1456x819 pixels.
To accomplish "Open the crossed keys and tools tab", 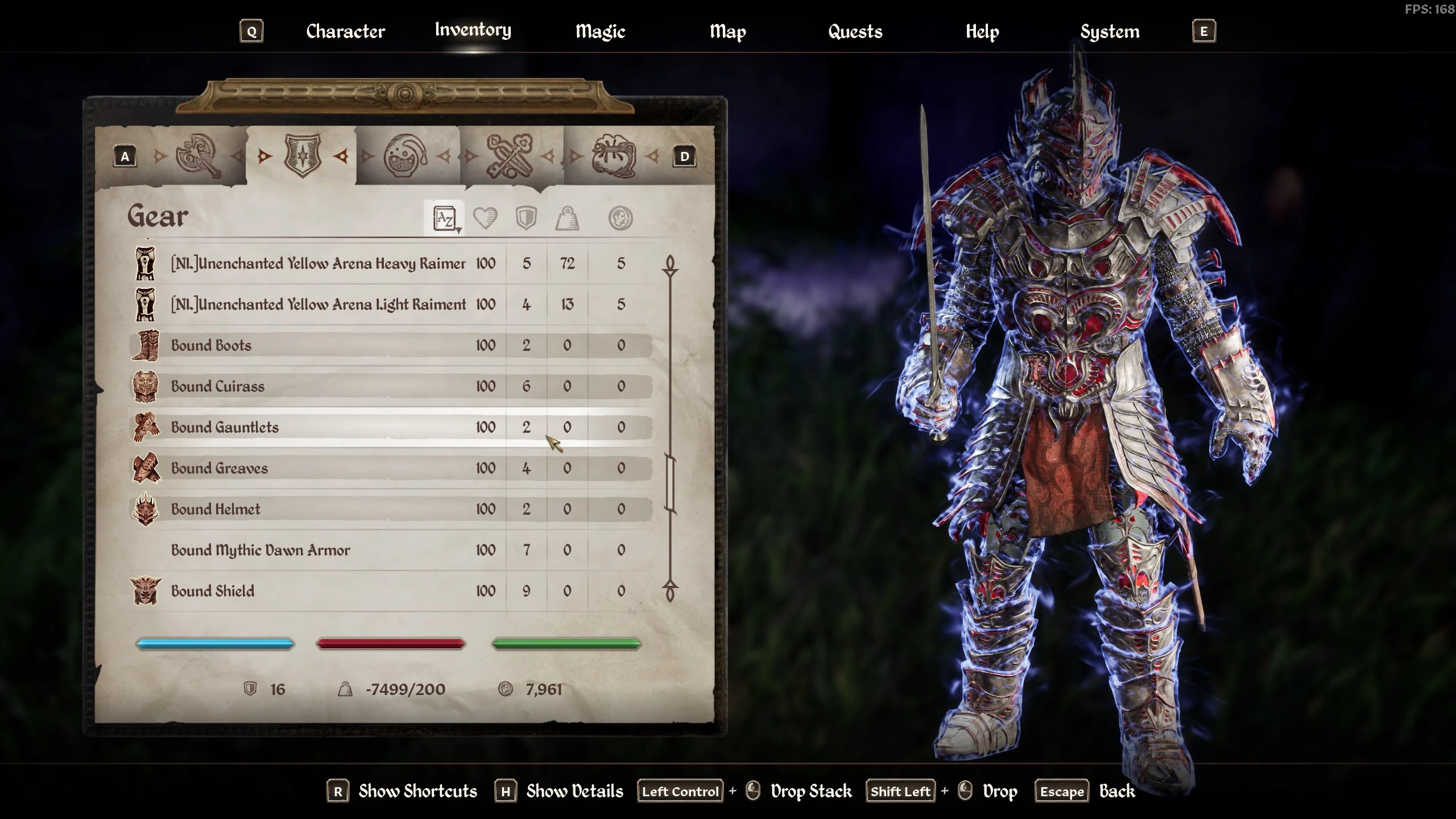I will click(510, 156).
